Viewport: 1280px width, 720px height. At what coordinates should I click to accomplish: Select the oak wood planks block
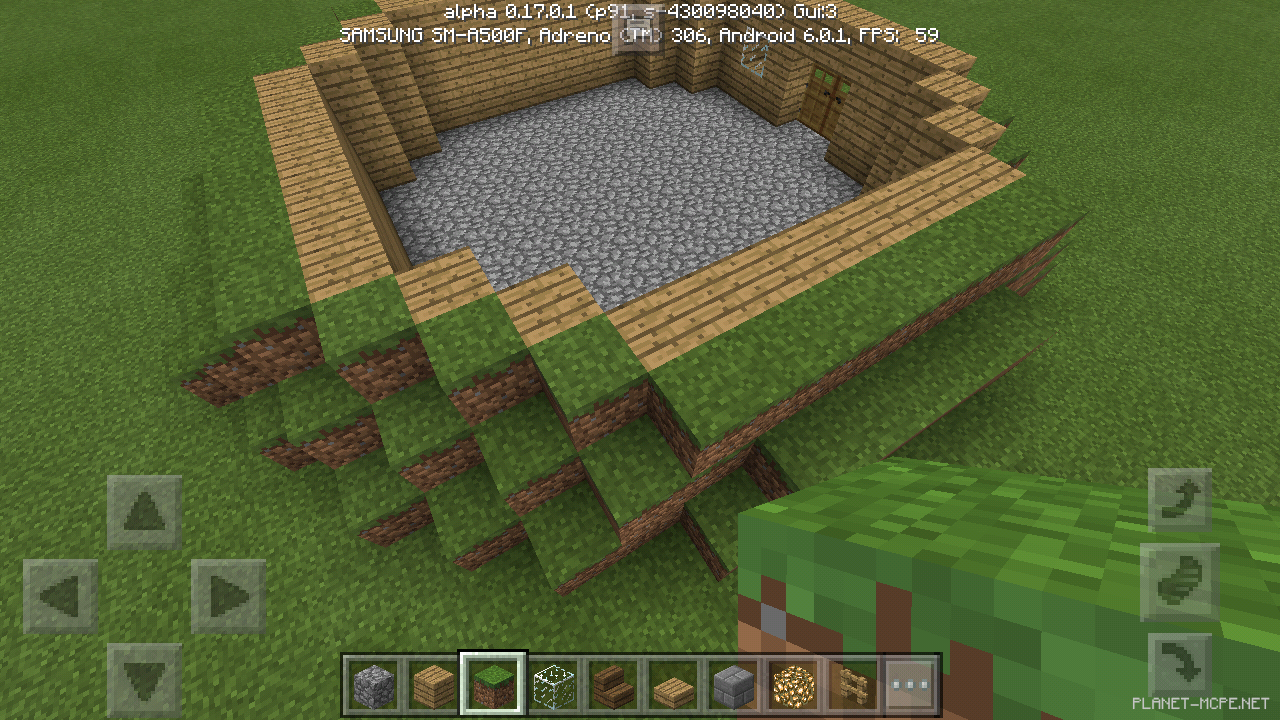(434, 685)
